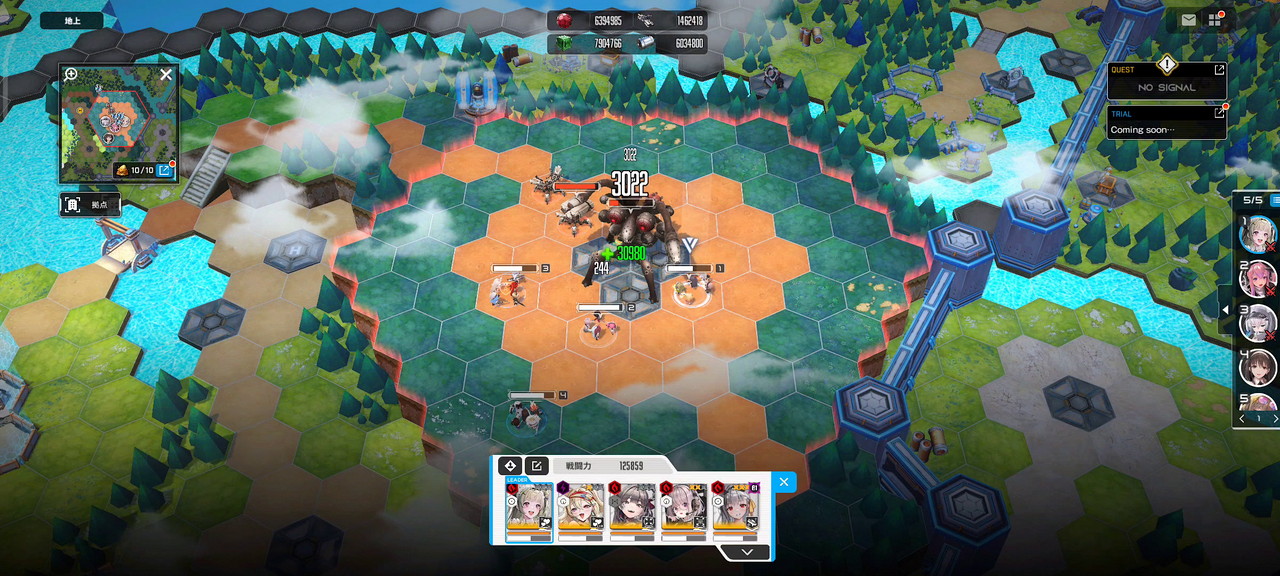Collapse the side squad list arrow
The width and height of the screenshot is (1280, 576).
[x=1226, y=310]
